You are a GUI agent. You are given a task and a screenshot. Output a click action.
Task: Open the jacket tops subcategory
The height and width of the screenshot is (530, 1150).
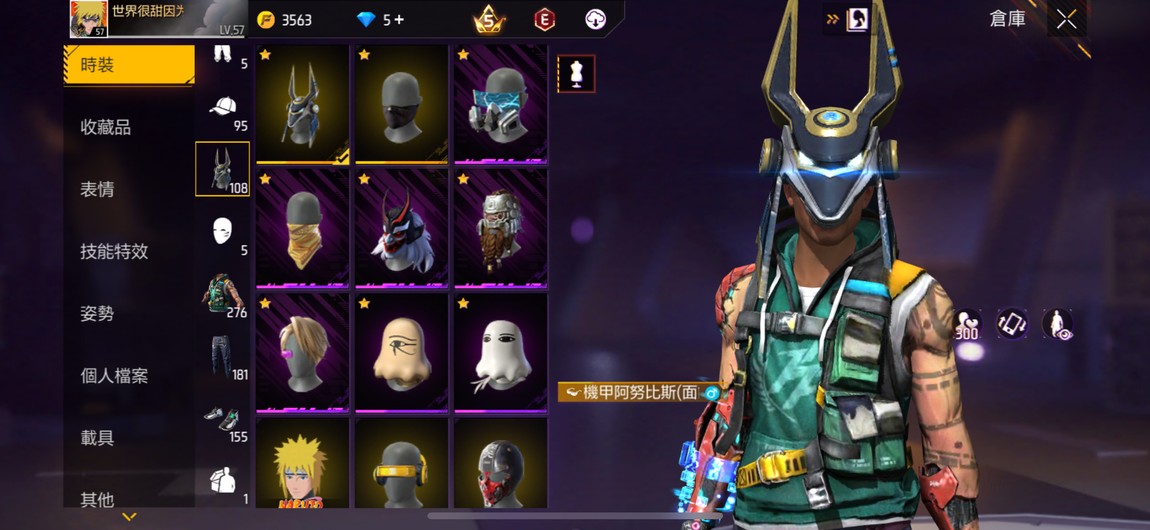[x=223, y=293]
